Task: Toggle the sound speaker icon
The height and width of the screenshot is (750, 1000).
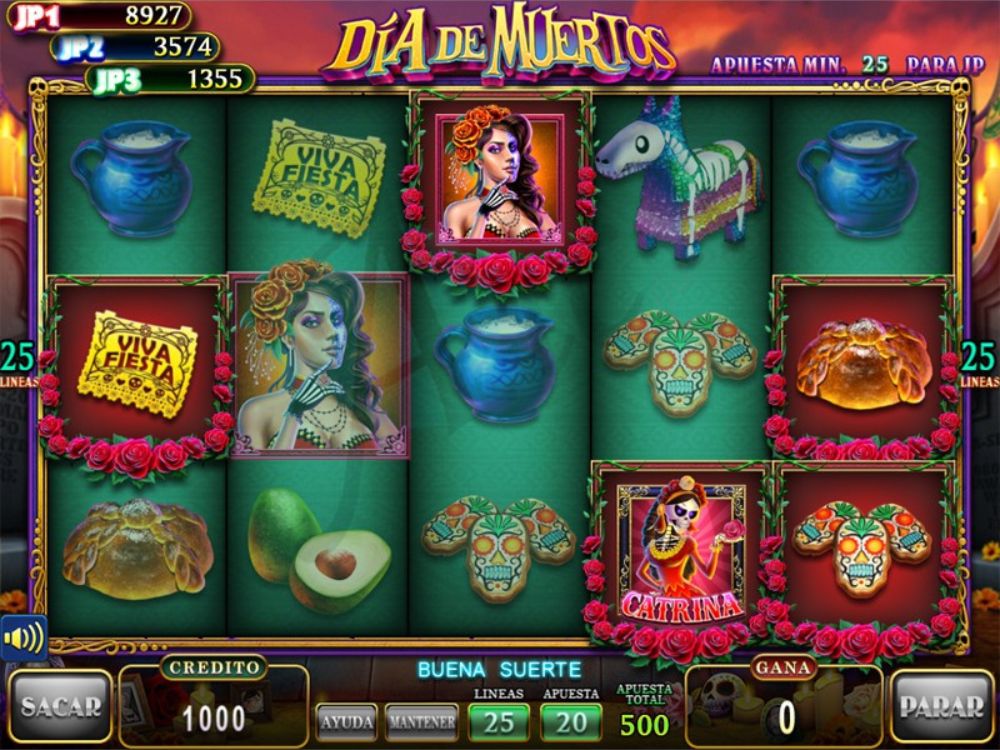Action: 23,637
